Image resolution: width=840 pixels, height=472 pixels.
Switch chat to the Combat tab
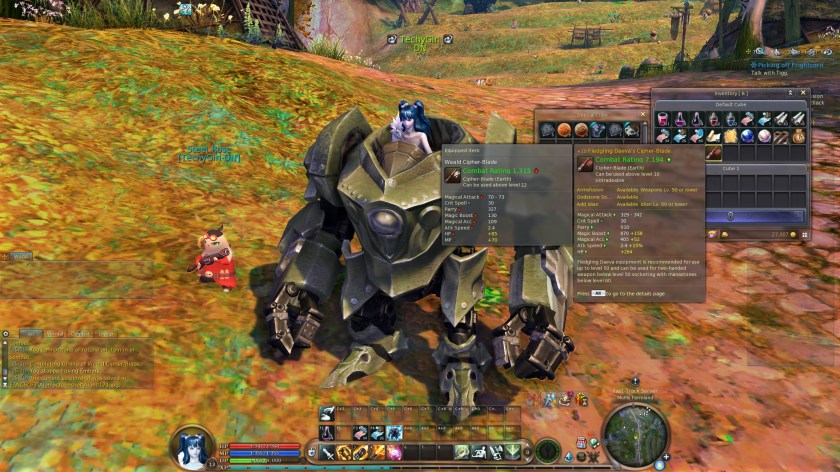click(80, 333)
